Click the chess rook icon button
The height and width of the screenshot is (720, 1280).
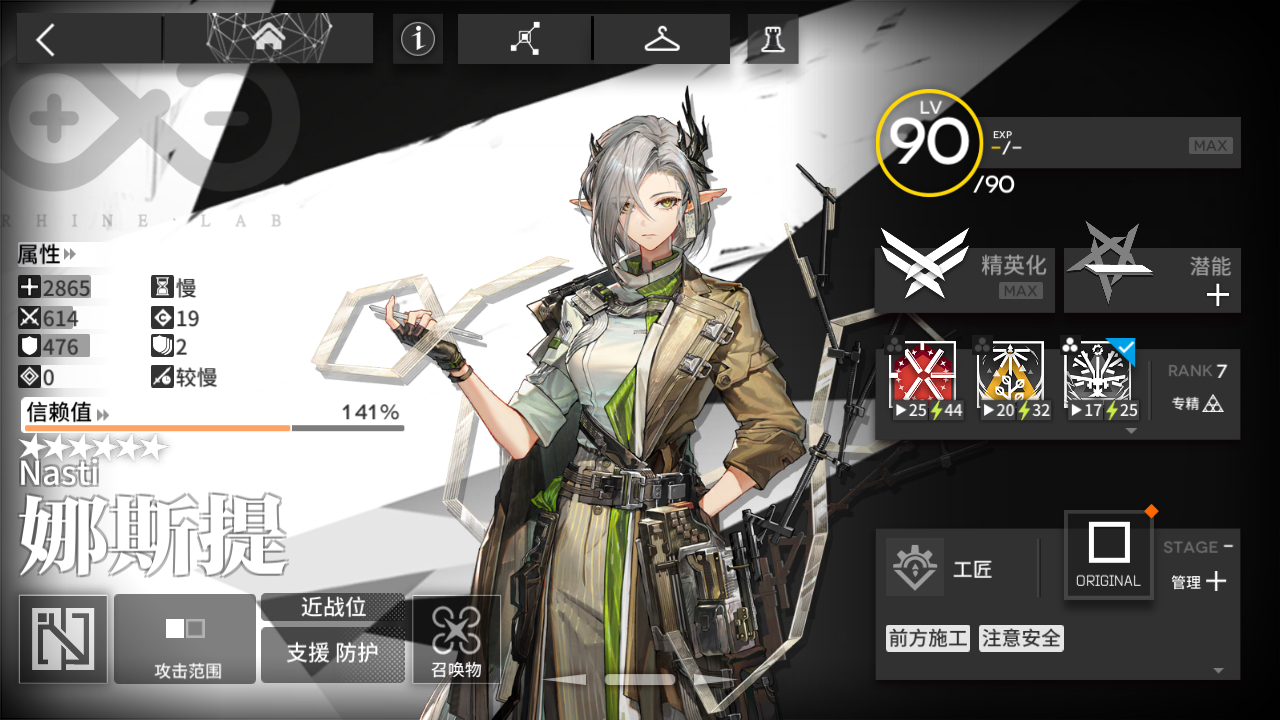(773, 39)
